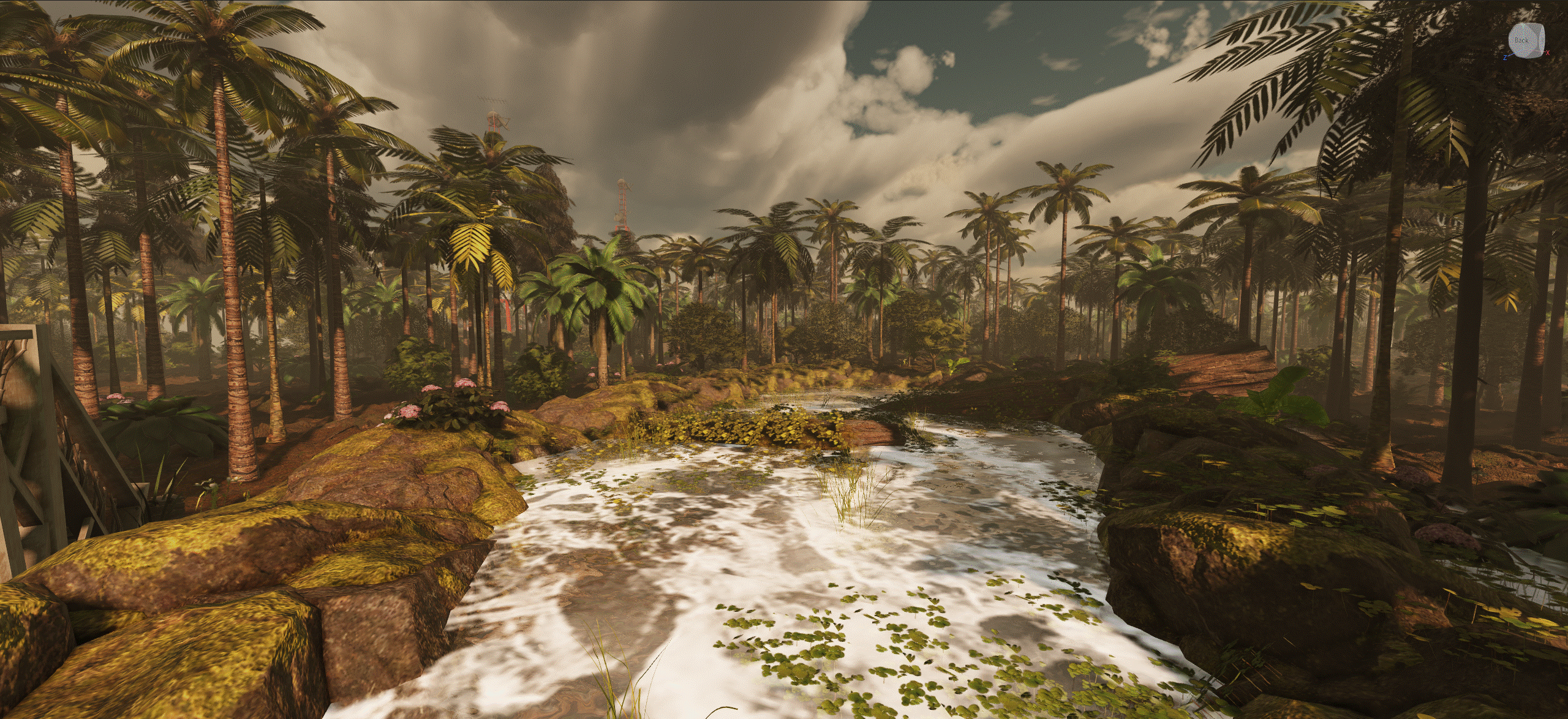This screenshot has height=719, width=1568.
Task: Click the red X axis of the view gizmo
Action: click(1548, 53)
